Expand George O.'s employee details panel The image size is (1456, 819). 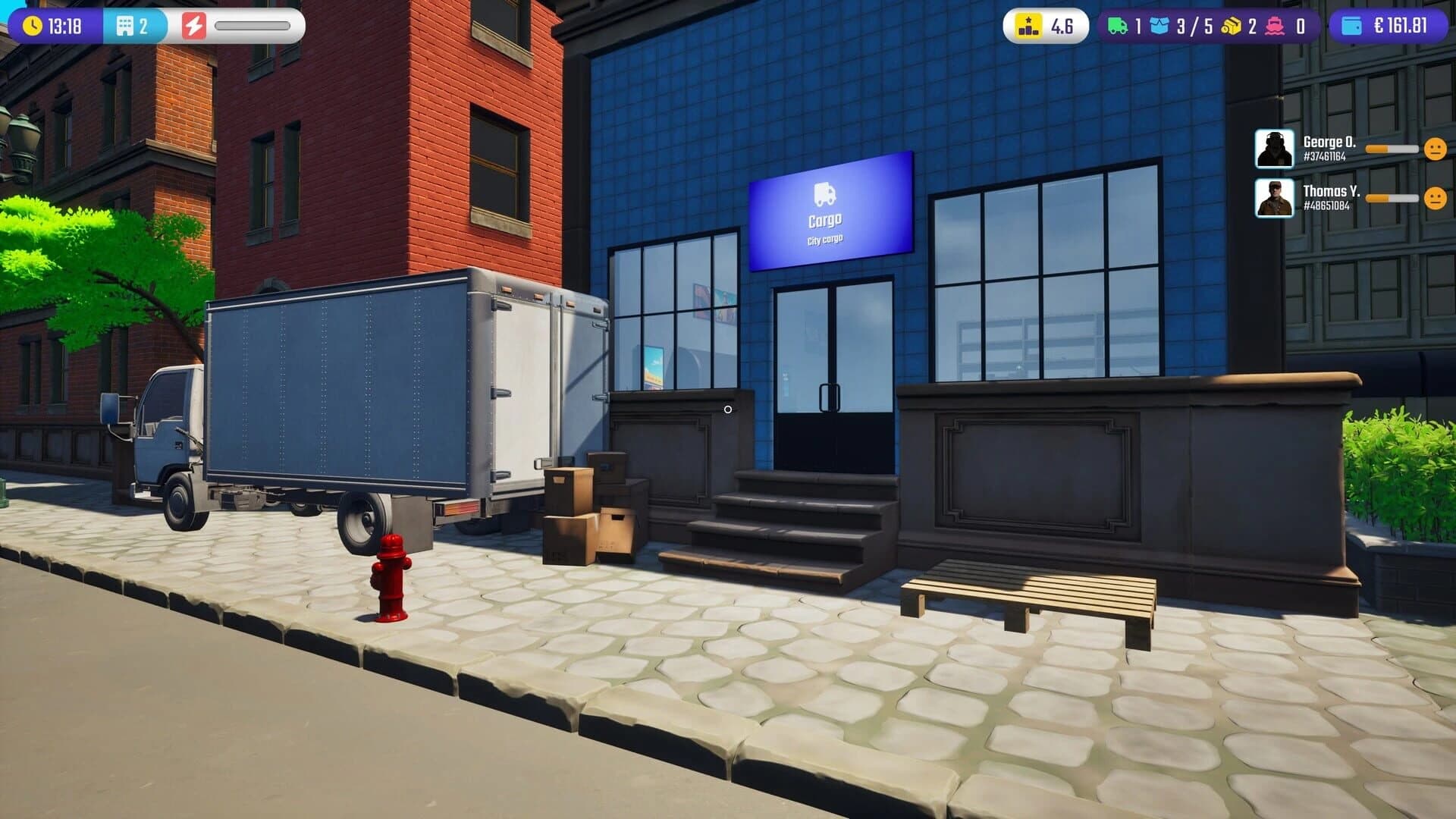coord(1275,147)
